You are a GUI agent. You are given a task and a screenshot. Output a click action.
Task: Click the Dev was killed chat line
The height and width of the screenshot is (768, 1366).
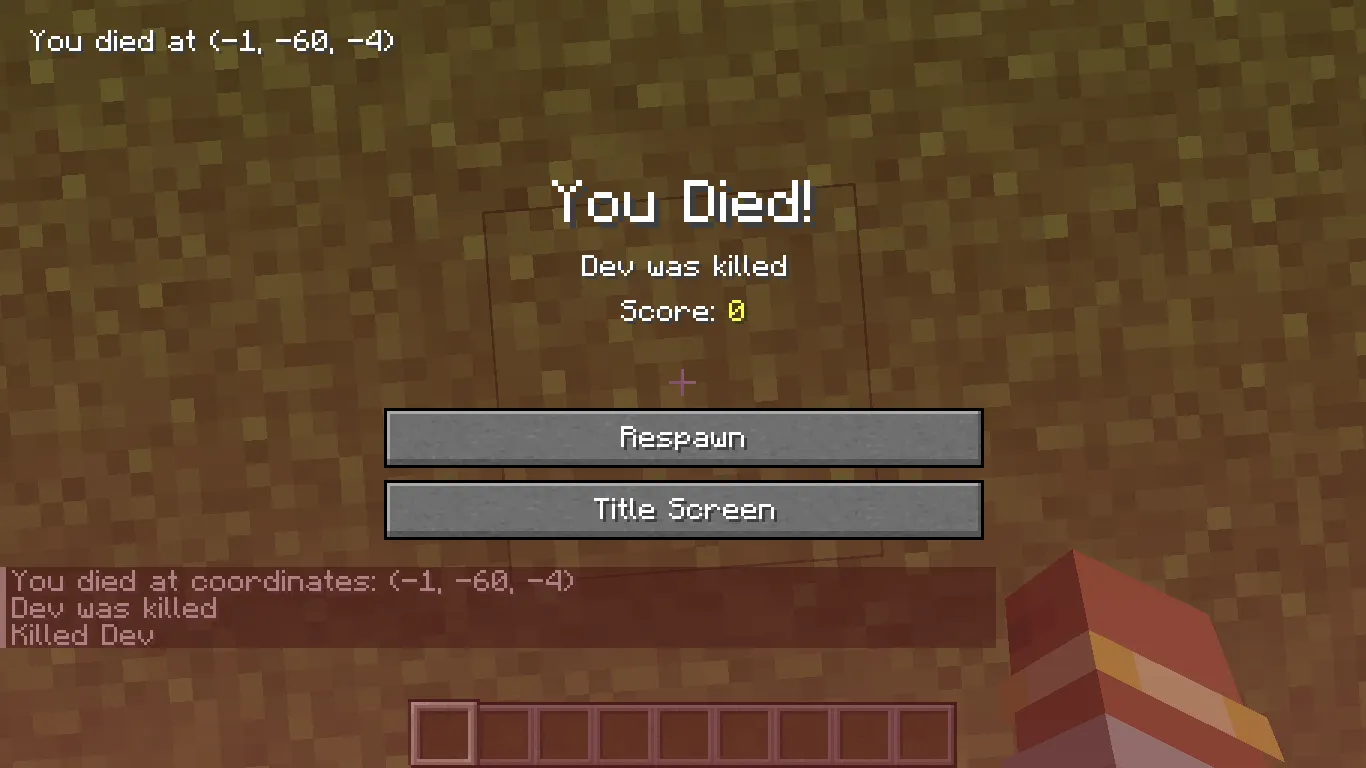pyautogui.click(x=115, y=609)
